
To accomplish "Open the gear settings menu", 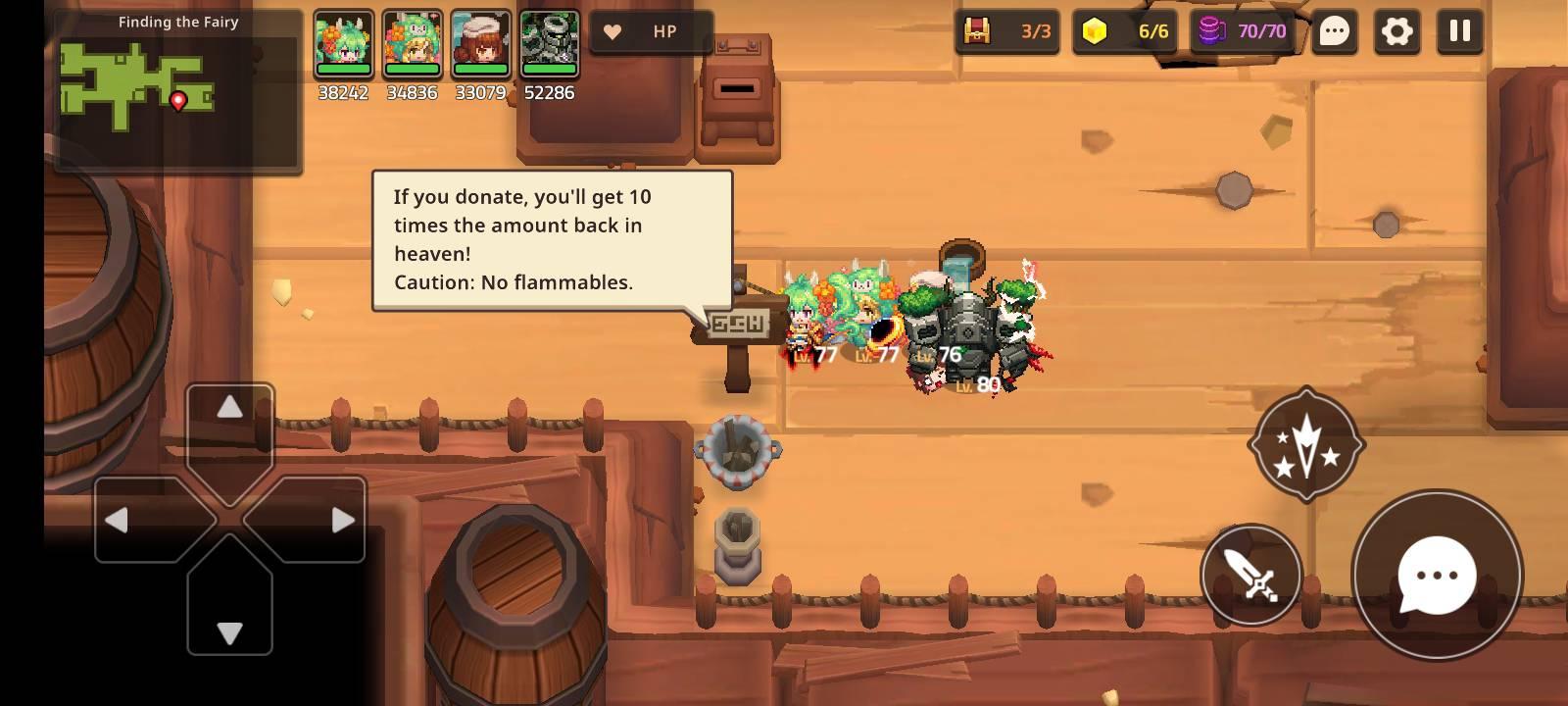I will coord(1396,31).
